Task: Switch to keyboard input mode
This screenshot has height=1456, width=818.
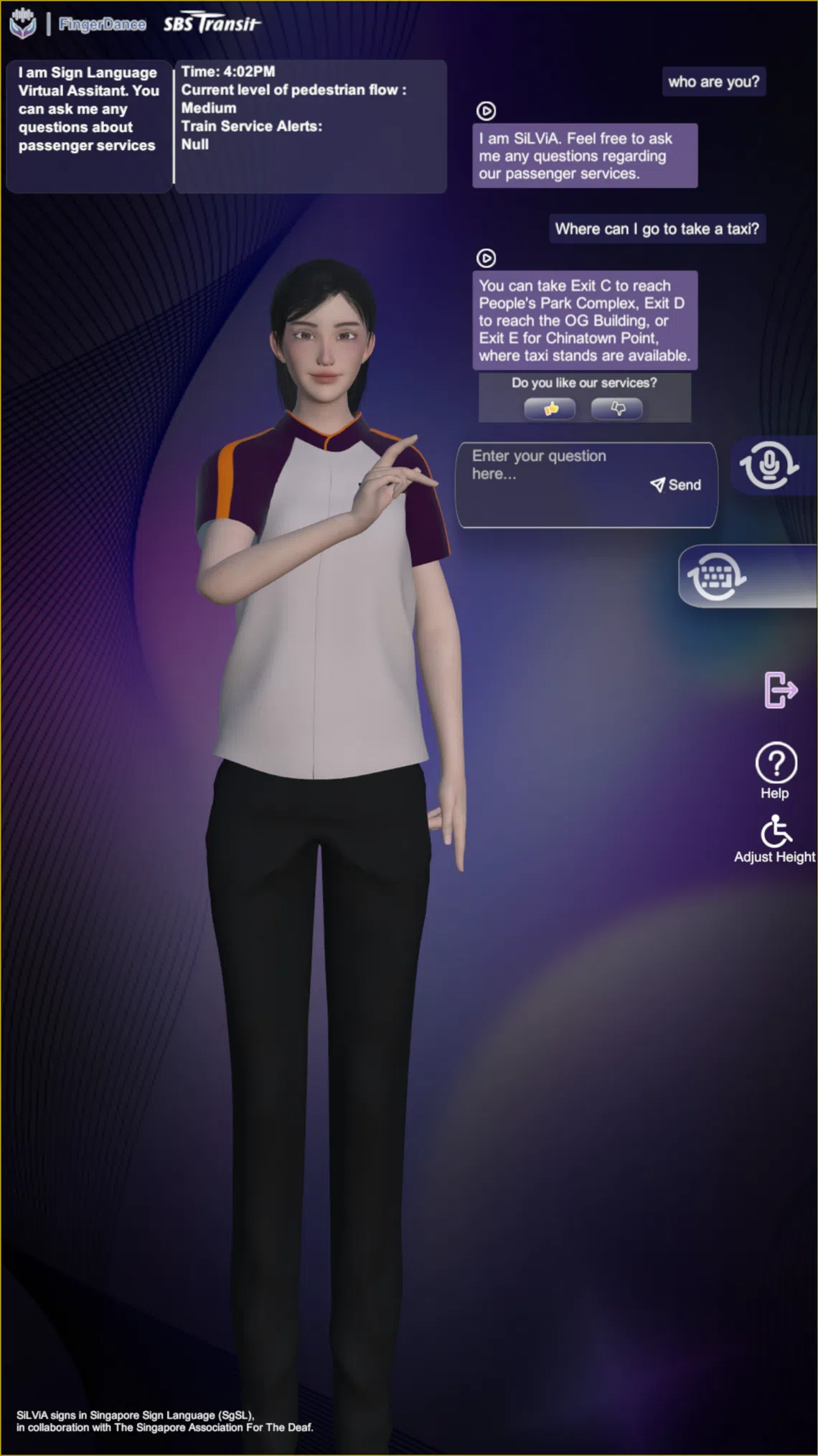Action: click(717, 577)
